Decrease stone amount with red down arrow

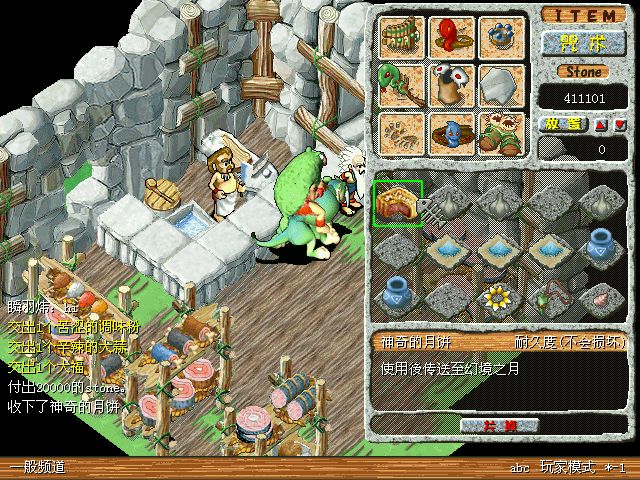tap(619, 125)
